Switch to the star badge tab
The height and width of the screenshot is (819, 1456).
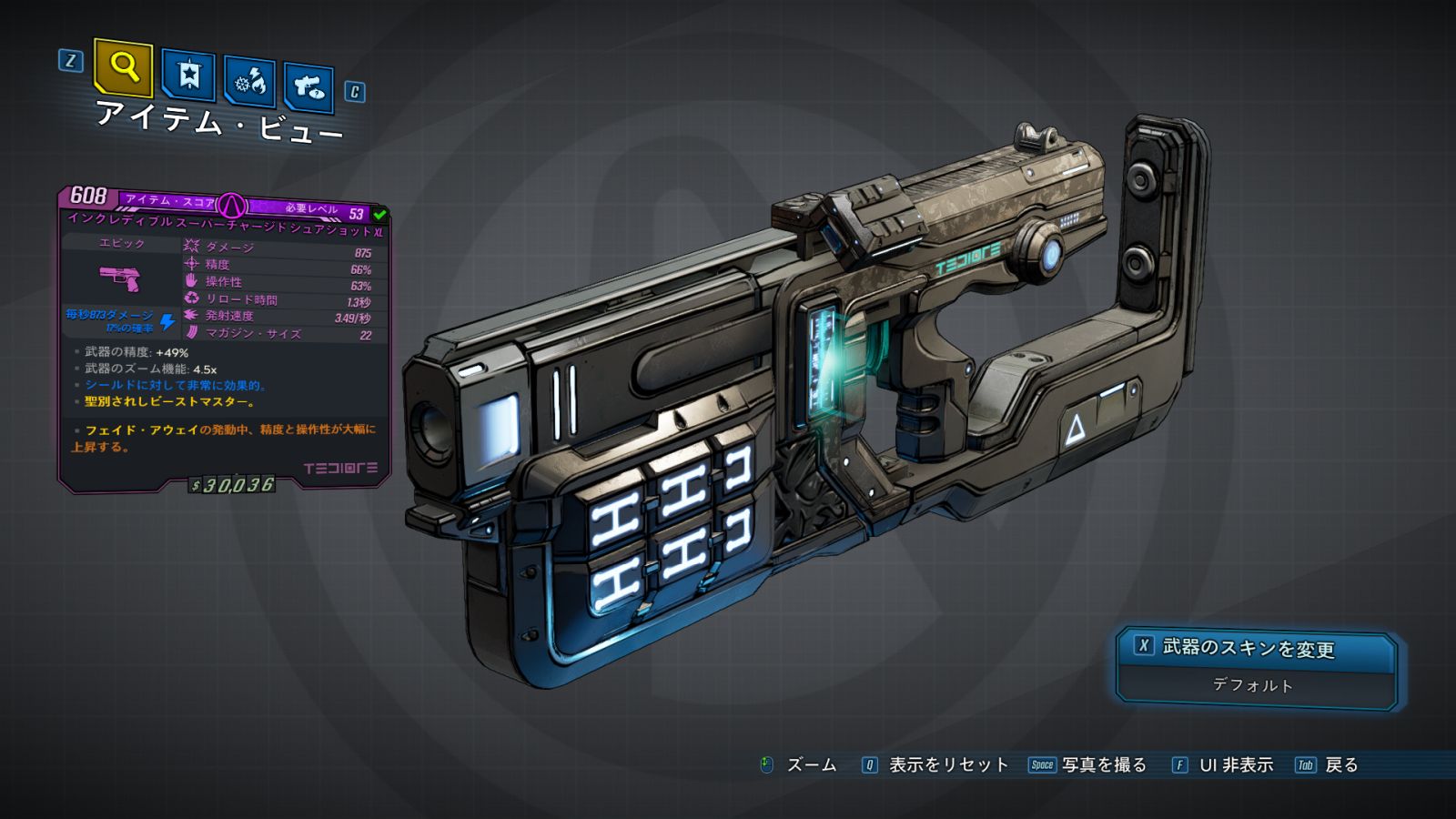(188, 75)
